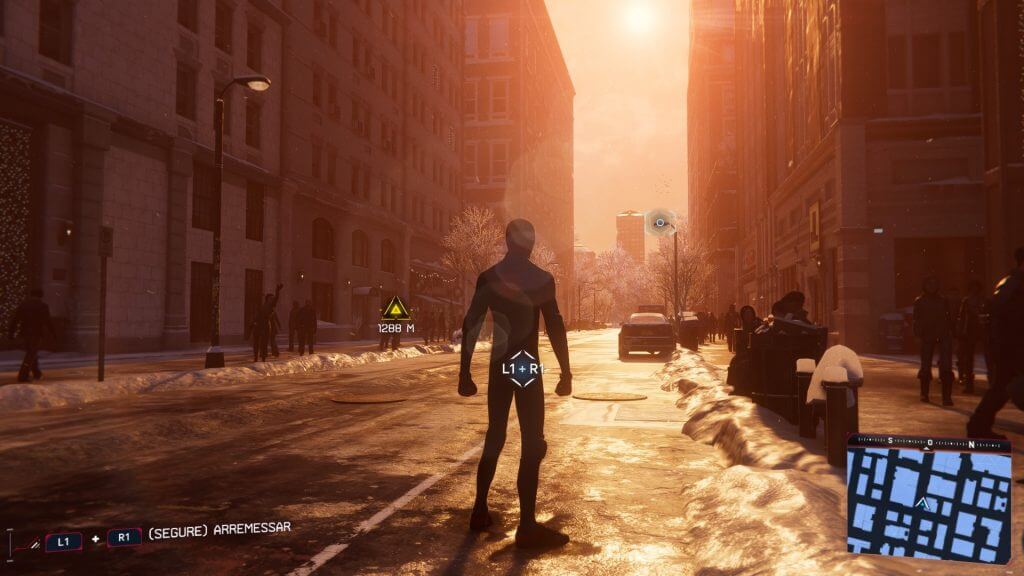Image resolution: width=1024 pixels, height=576 pixels.
Task: Click the blue circular web-swing target marker
Action: pos(660,222)
